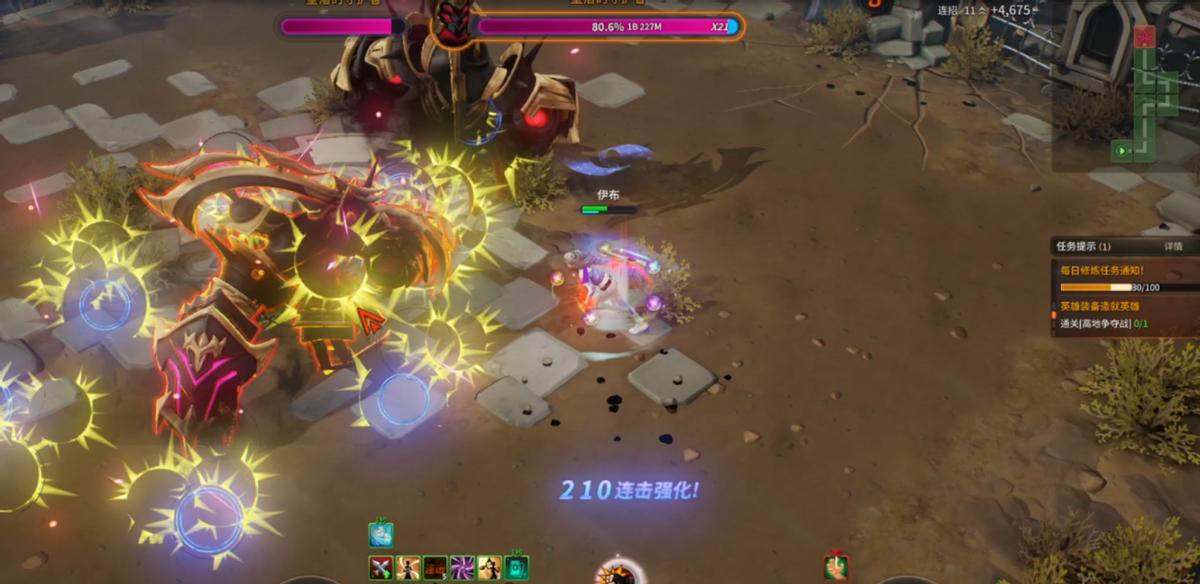Click the hero portrait orb
This screenshot has width=1200, height=584.
[618, 575]
